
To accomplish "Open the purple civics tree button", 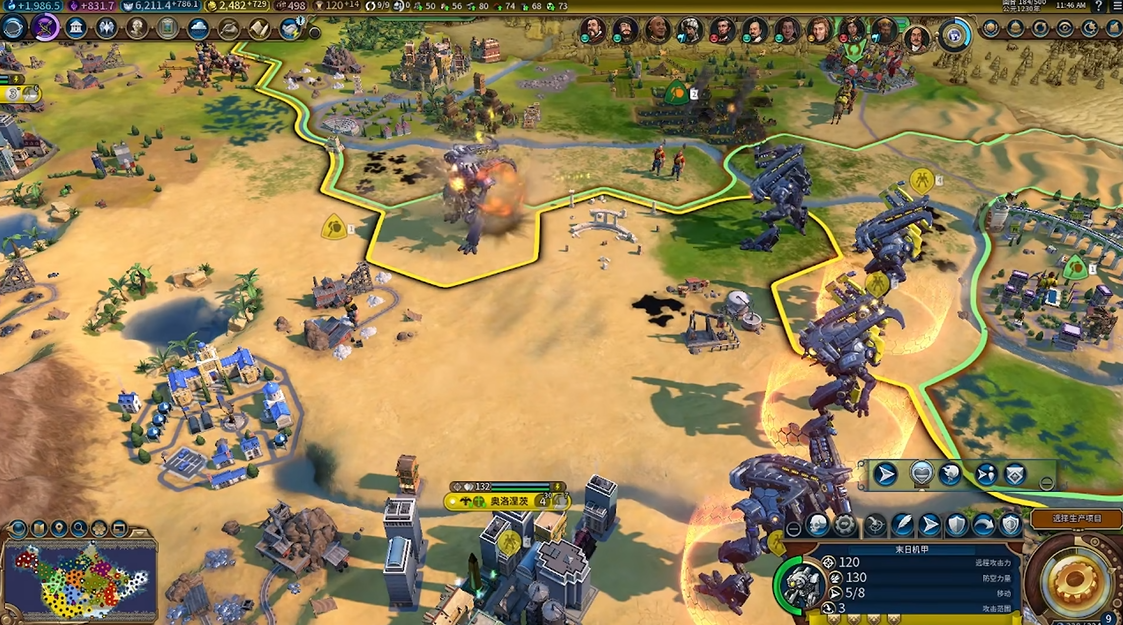I will pos(45,28).
